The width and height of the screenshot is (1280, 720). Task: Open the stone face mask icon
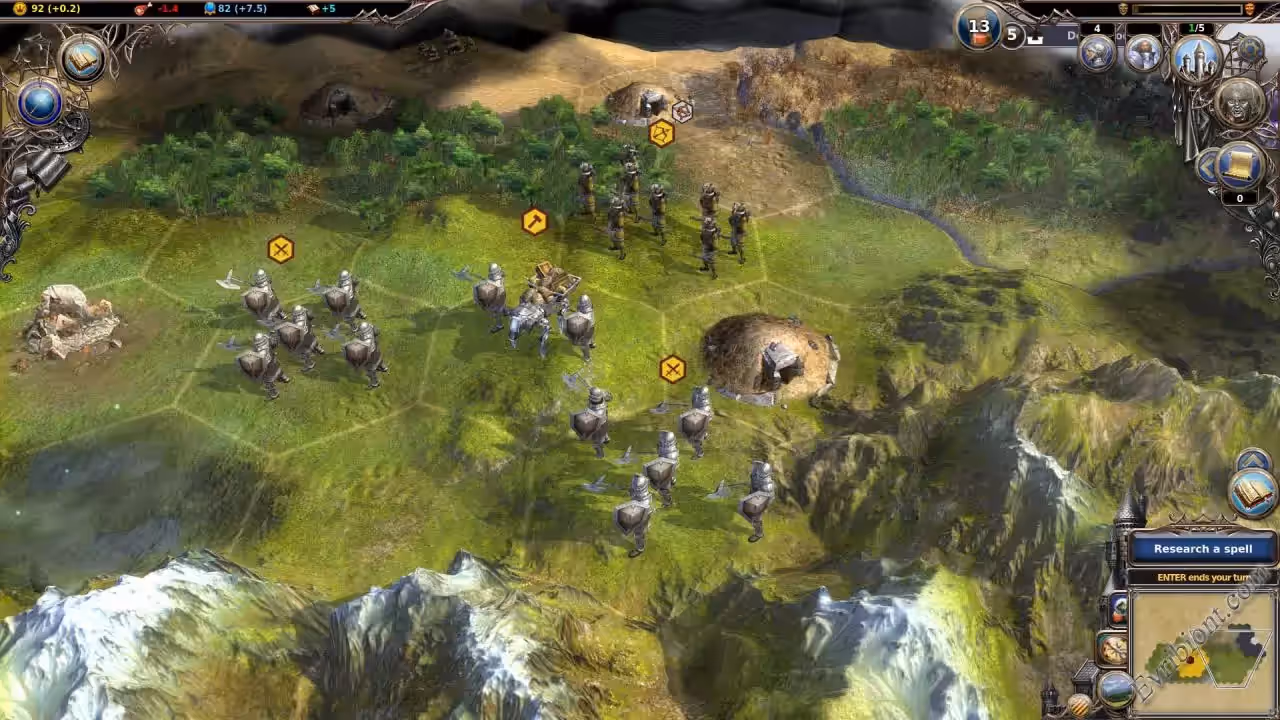tap(1240, 102)
